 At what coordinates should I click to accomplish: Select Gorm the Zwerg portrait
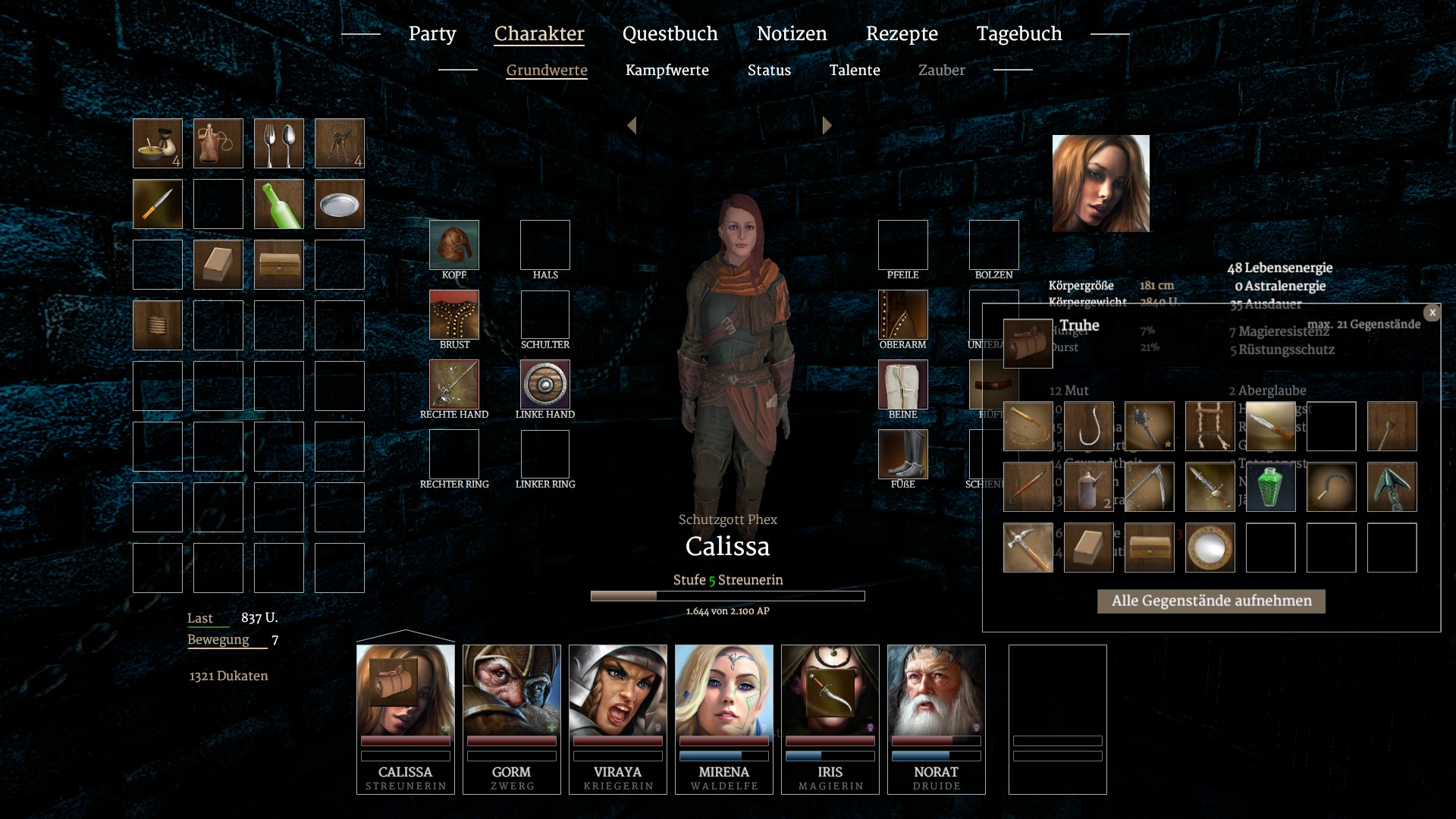coord(512,717)
